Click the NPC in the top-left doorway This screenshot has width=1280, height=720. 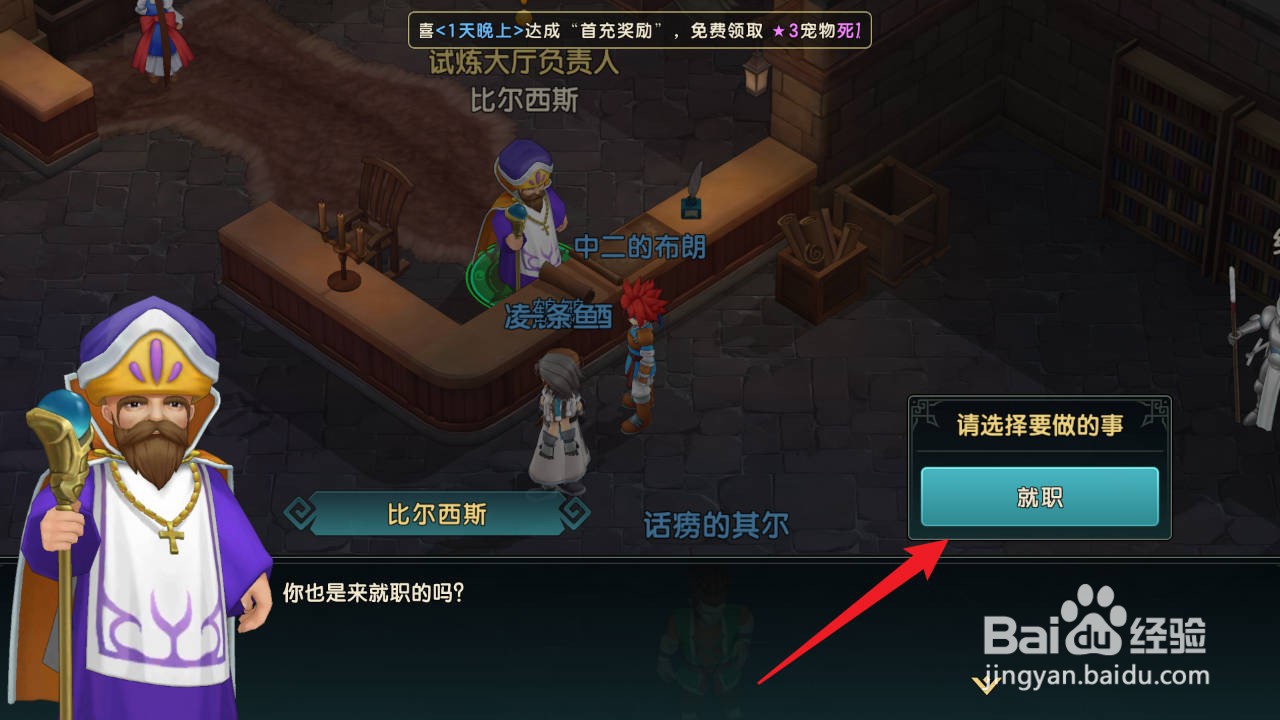coord(160,30)
